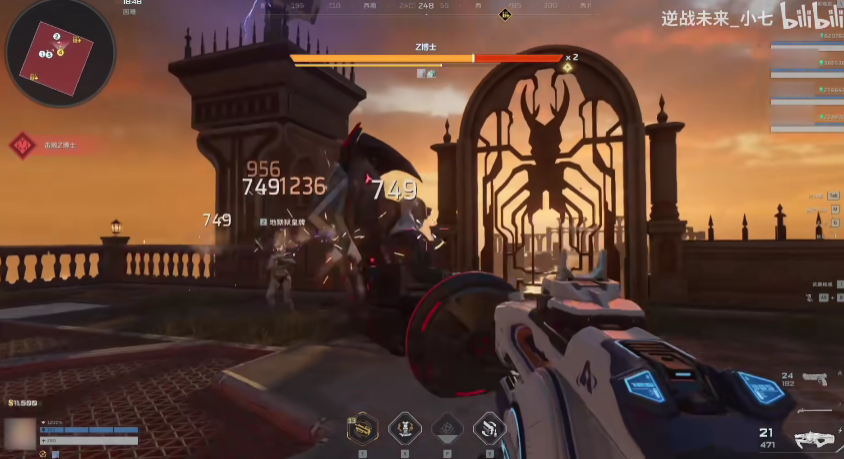The height and width of the screenshot is (459, 844).
Task: Click the player avatar portrait
Action: [19, 434]
